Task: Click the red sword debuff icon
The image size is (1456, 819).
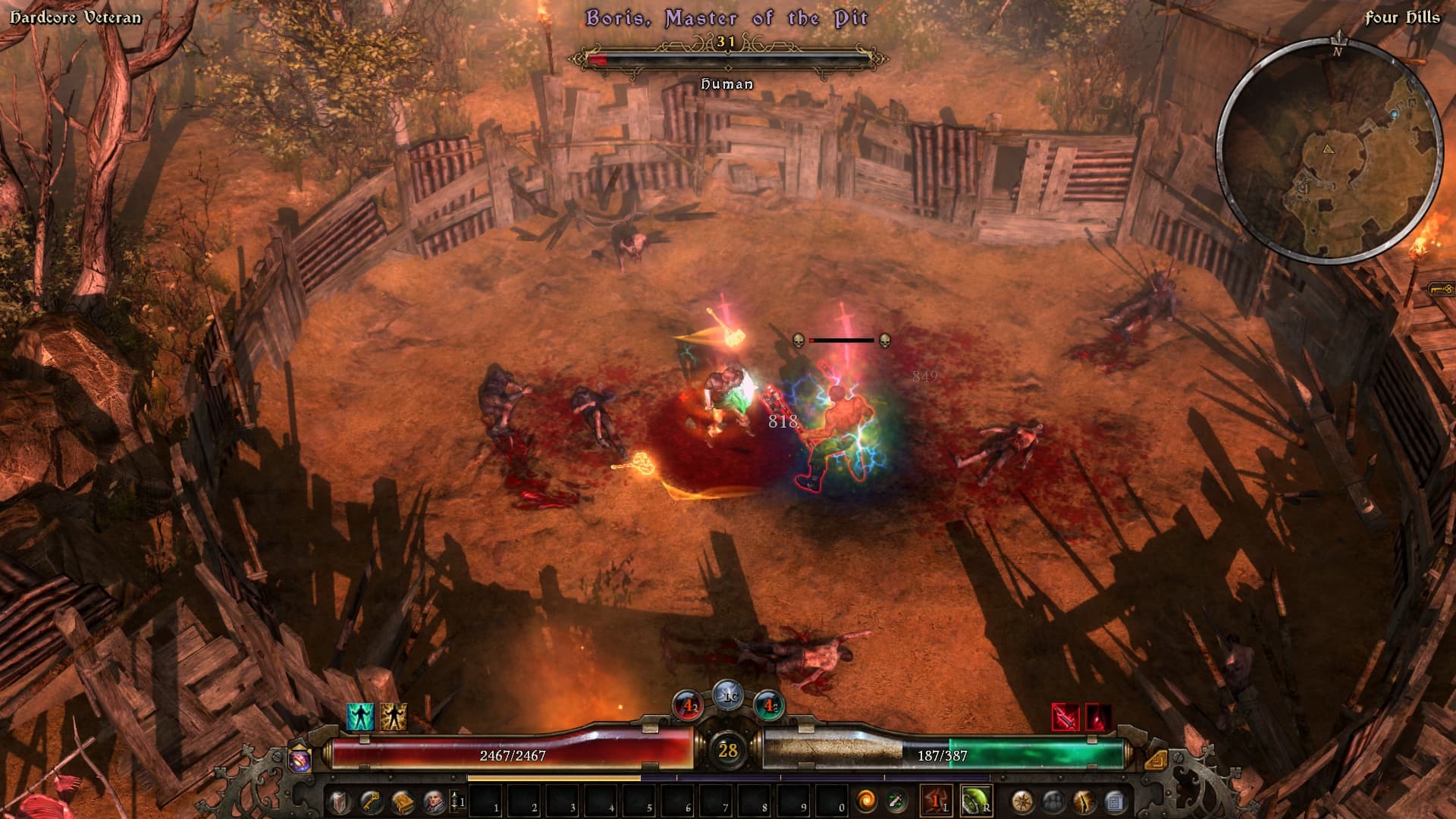Action: click(1065, 717)
